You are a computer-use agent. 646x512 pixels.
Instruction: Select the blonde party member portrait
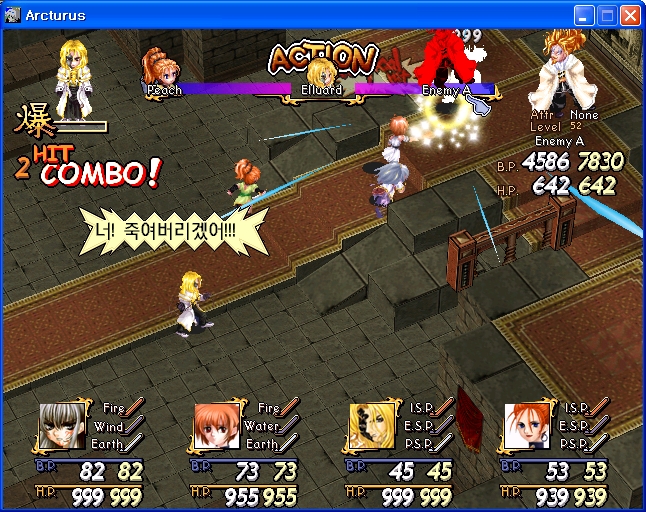click(369, 425)
